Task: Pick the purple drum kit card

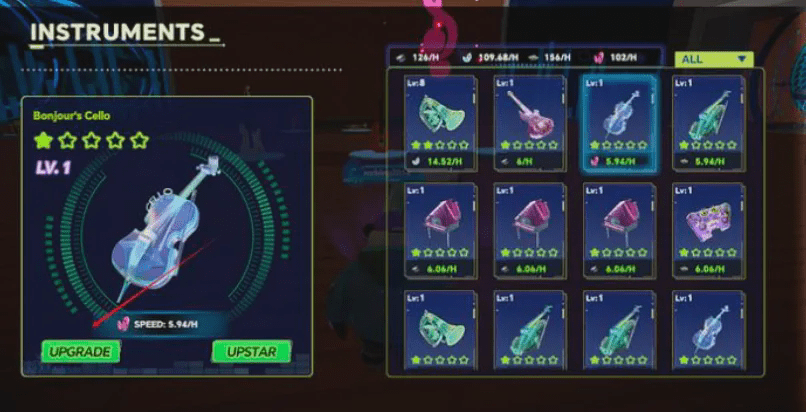Action: click(x=708, y=229)
